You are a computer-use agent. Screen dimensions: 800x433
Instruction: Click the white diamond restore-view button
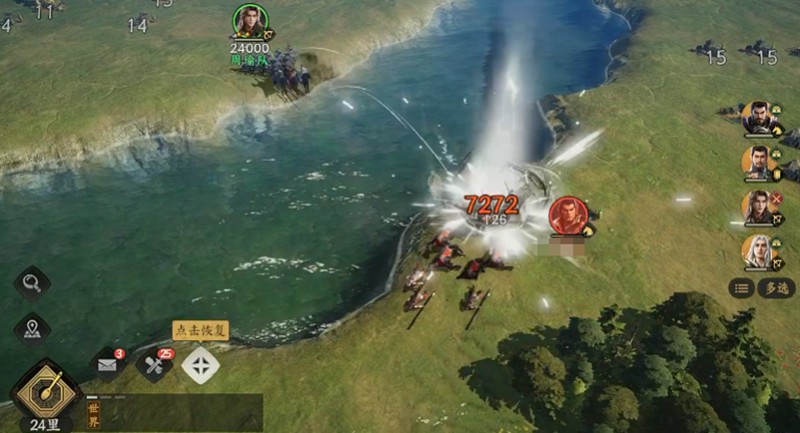[x=200, y=365]
